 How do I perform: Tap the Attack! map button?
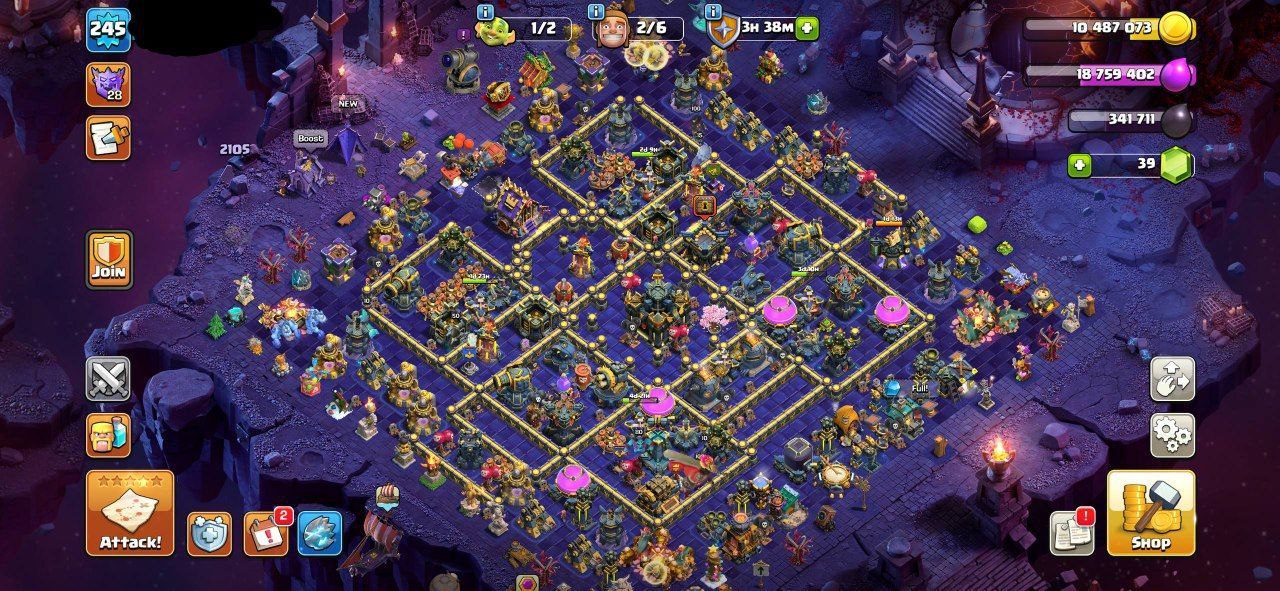(130, 513)
